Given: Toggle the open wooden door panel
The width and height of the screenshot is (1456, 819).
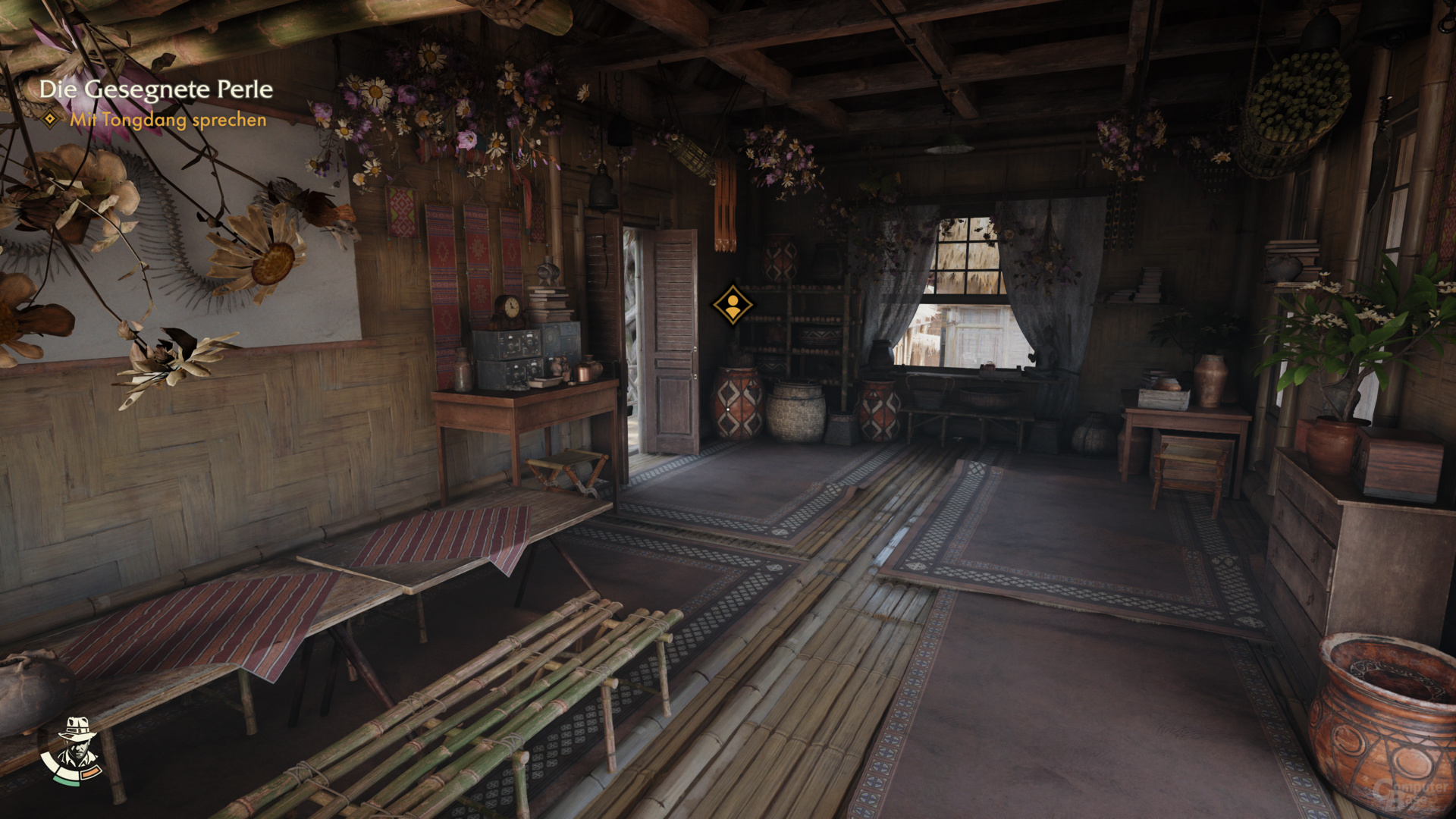Looking at the screenshot, I should click(x=673, y=341).
